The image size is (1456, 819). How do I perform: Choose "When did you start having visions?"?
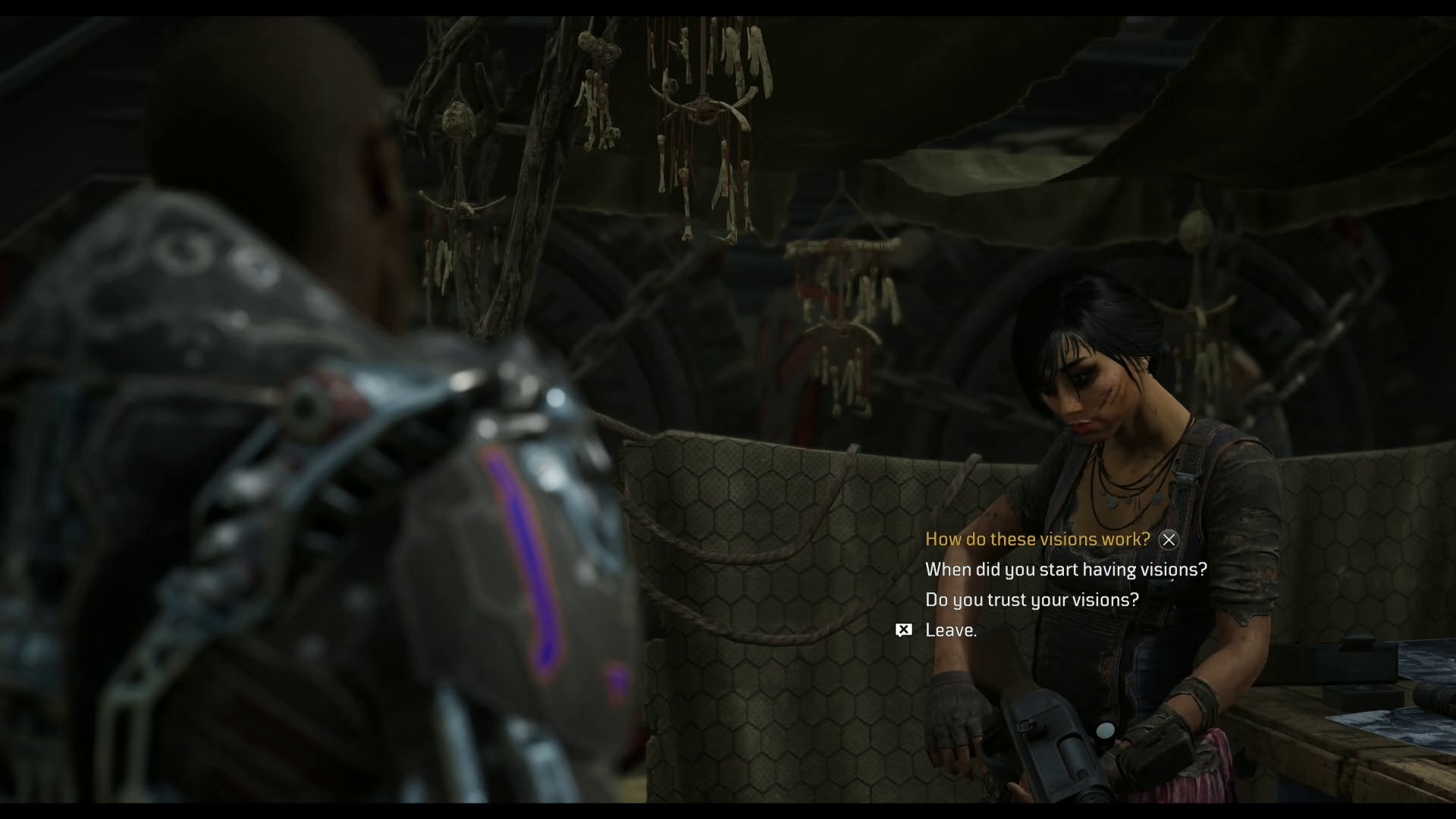(1065, 570)
